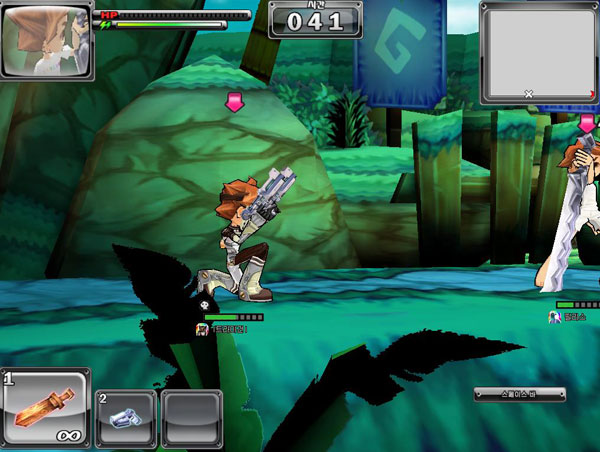Switch to the gun in slot 2
The width and height of the screenshot is (600, 452).
point(126,417)
